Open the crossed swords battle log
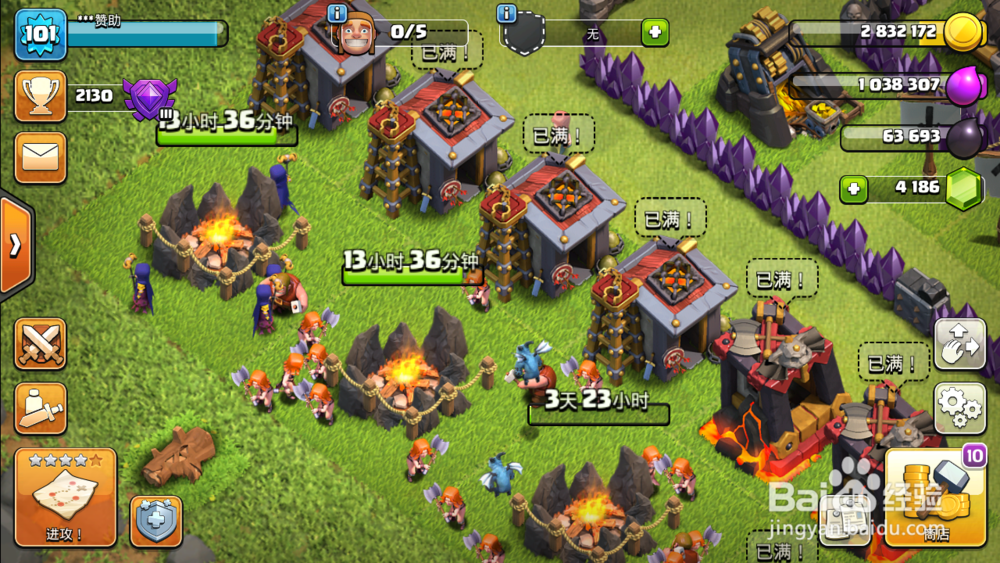 coord(40,344)
